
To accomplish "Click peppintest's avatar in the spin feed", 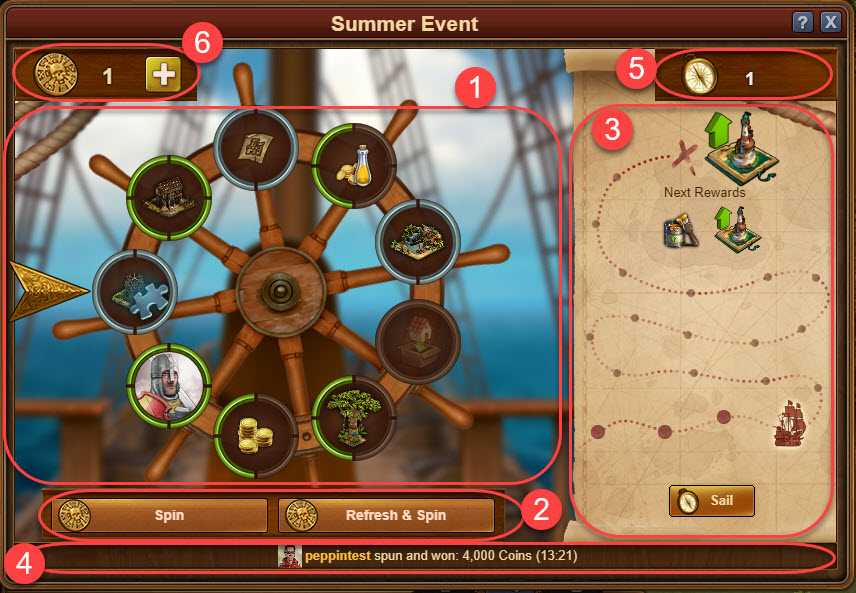I will (289, 556).
